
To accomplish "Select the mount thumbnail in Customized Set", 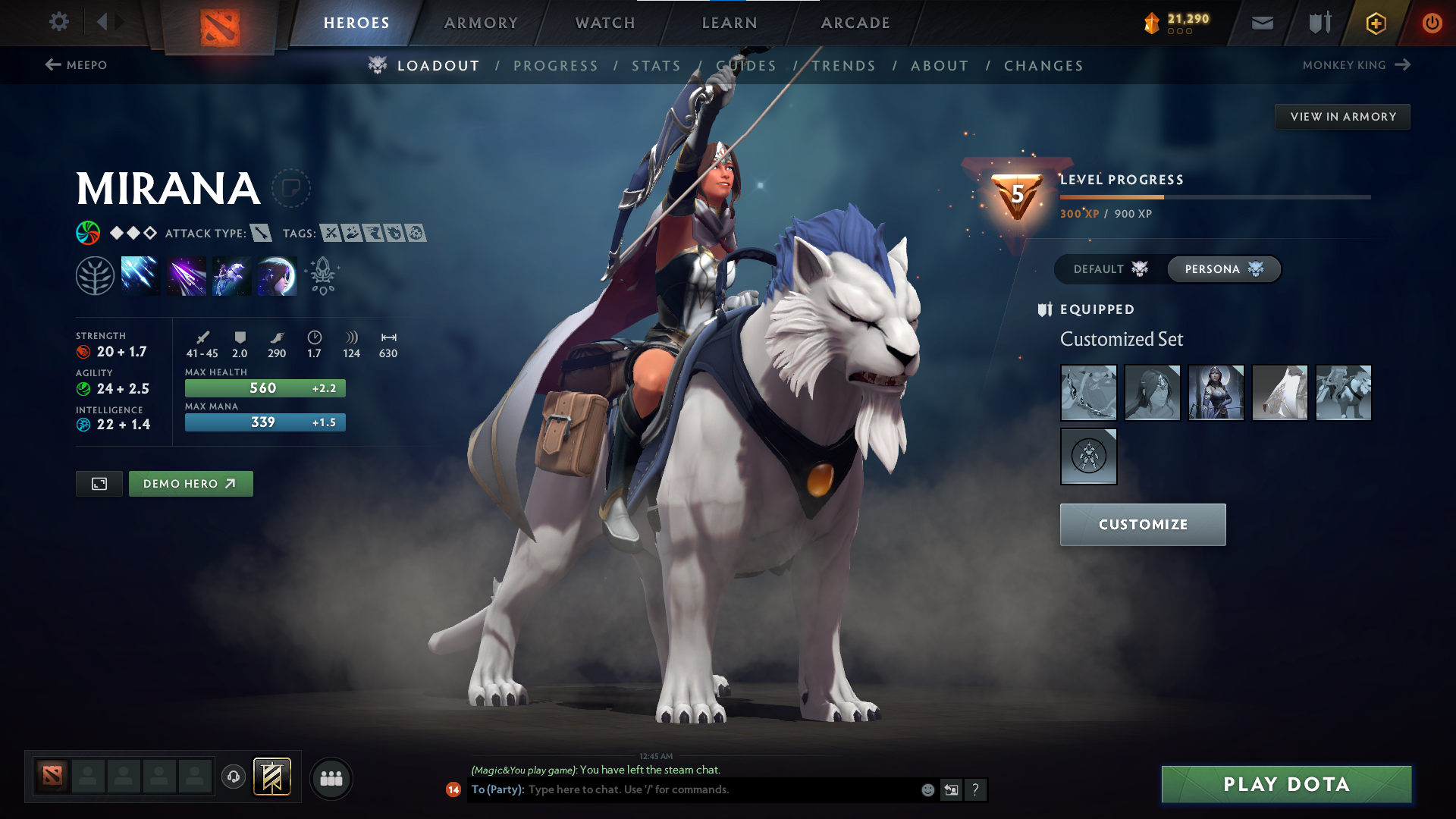I will [x=1343, y=393].
